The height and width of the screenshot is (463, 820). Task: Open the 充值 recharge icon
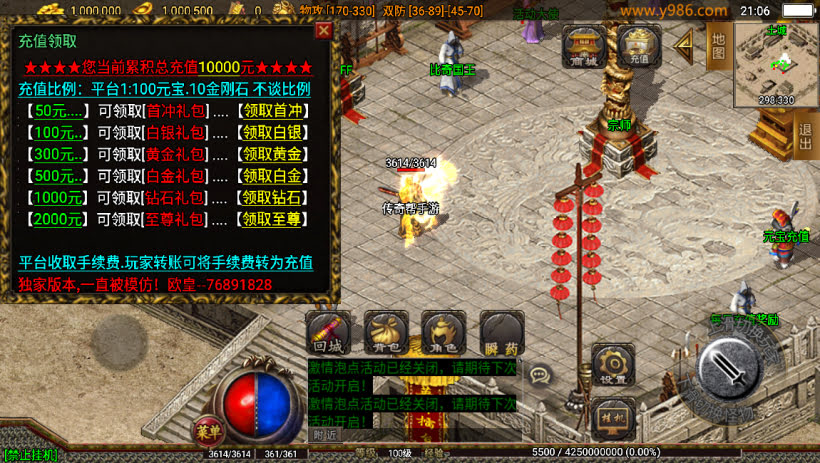pos(639,46)
